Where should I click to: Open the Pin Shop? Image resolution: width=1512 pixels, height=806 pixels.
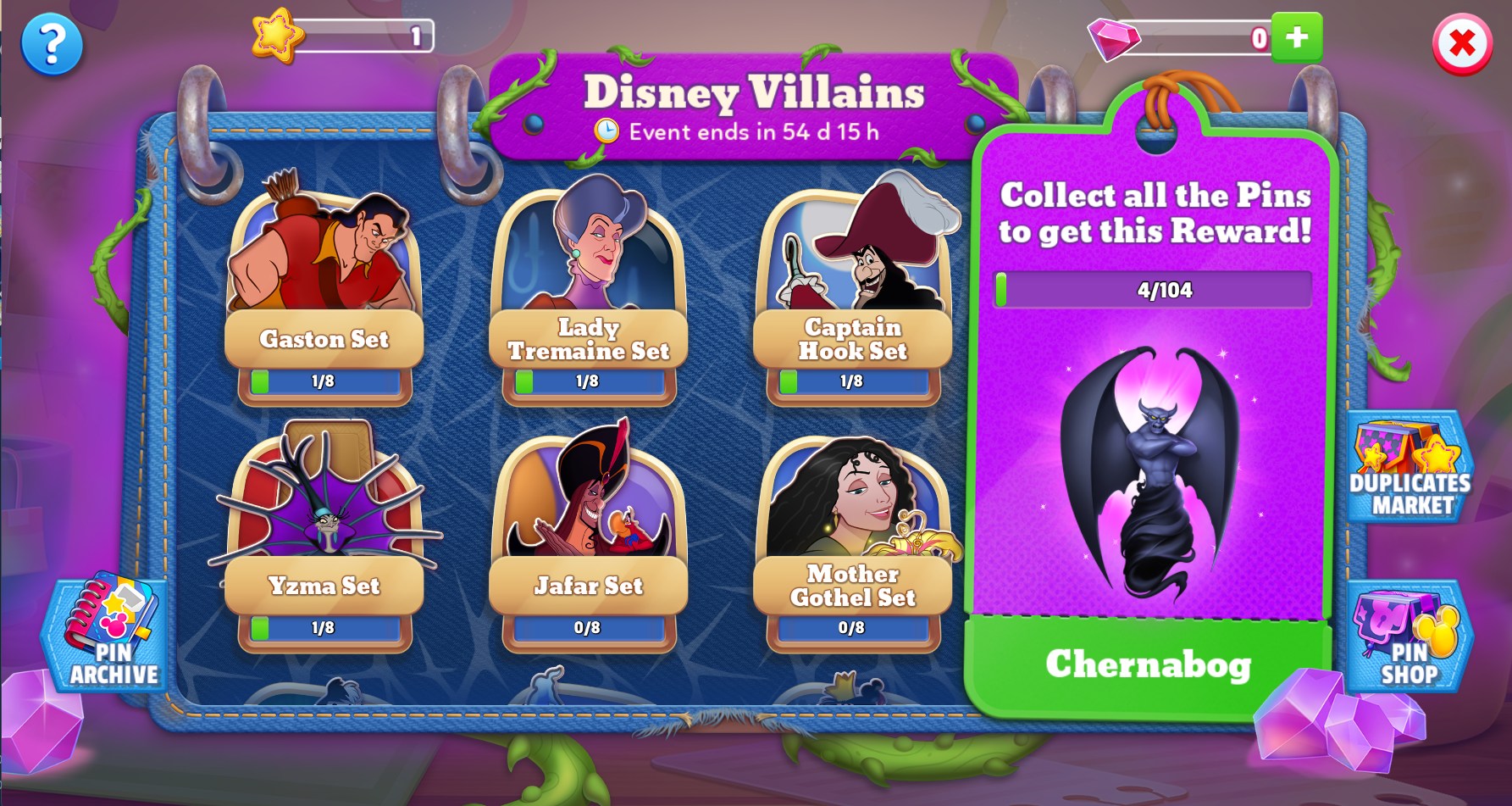[1409, 636]
